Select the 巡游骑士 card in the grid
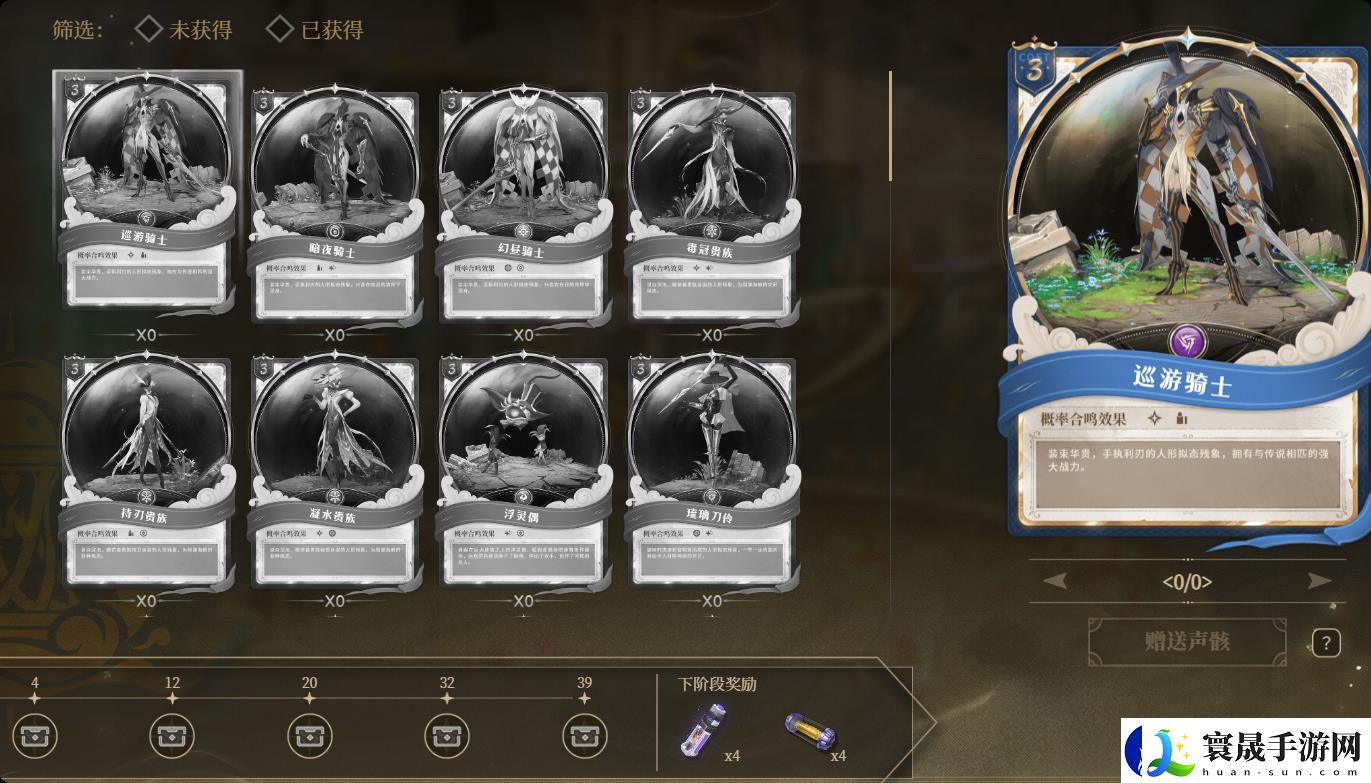1371x783 pixels. point(146,190)
